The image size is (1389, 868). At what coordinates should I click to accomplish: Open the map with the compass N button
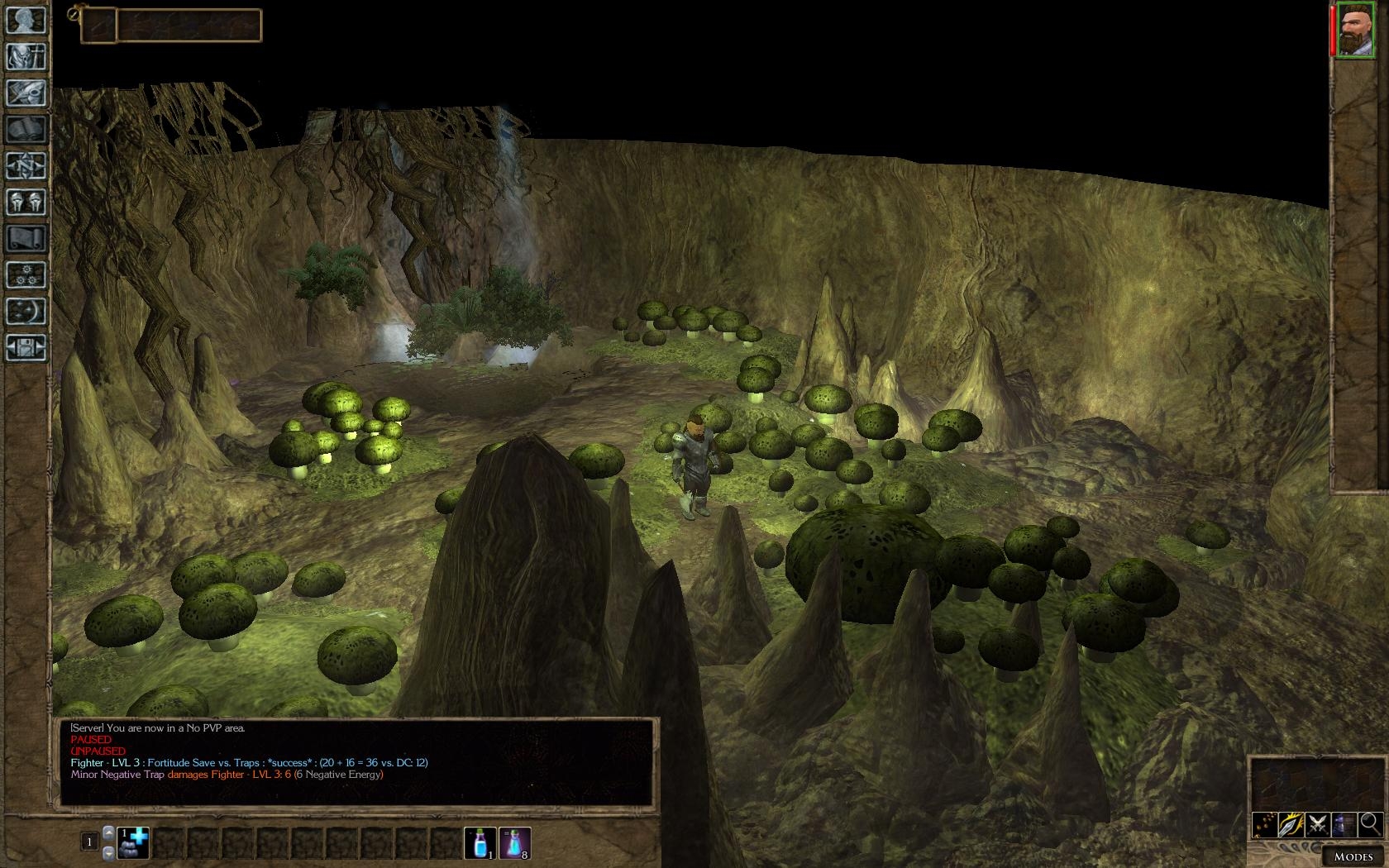(26, 166)
